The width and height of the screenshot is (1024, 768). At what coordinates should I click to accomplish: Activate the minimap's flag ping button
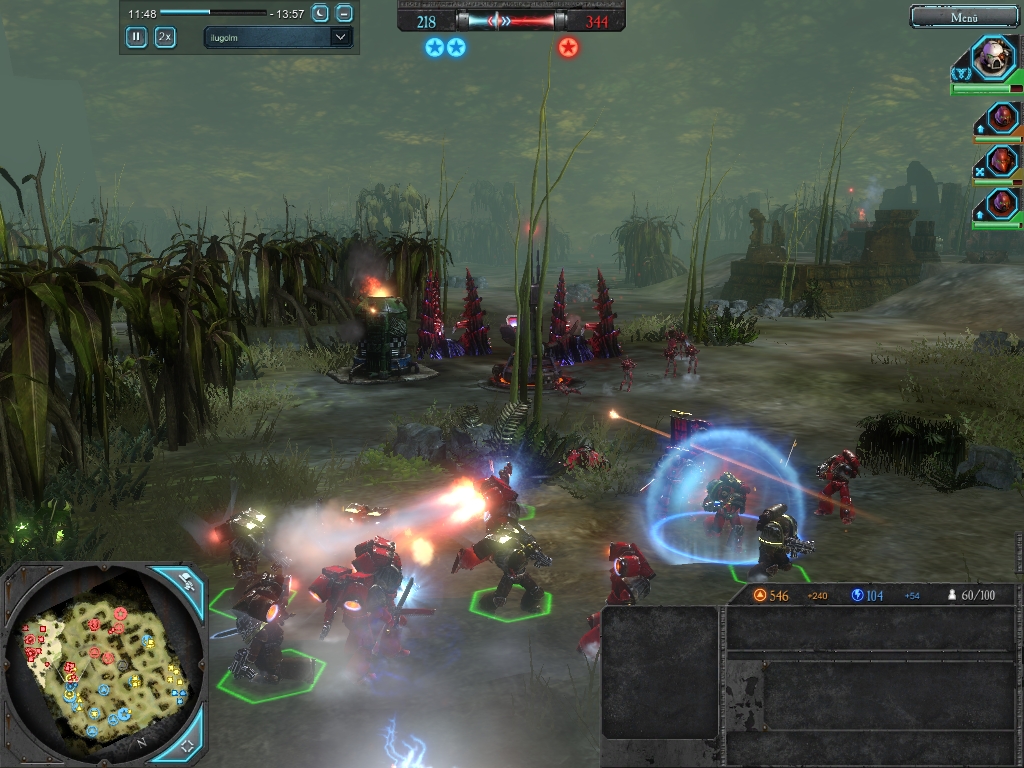pyautogui.click(x=187, y=581)
